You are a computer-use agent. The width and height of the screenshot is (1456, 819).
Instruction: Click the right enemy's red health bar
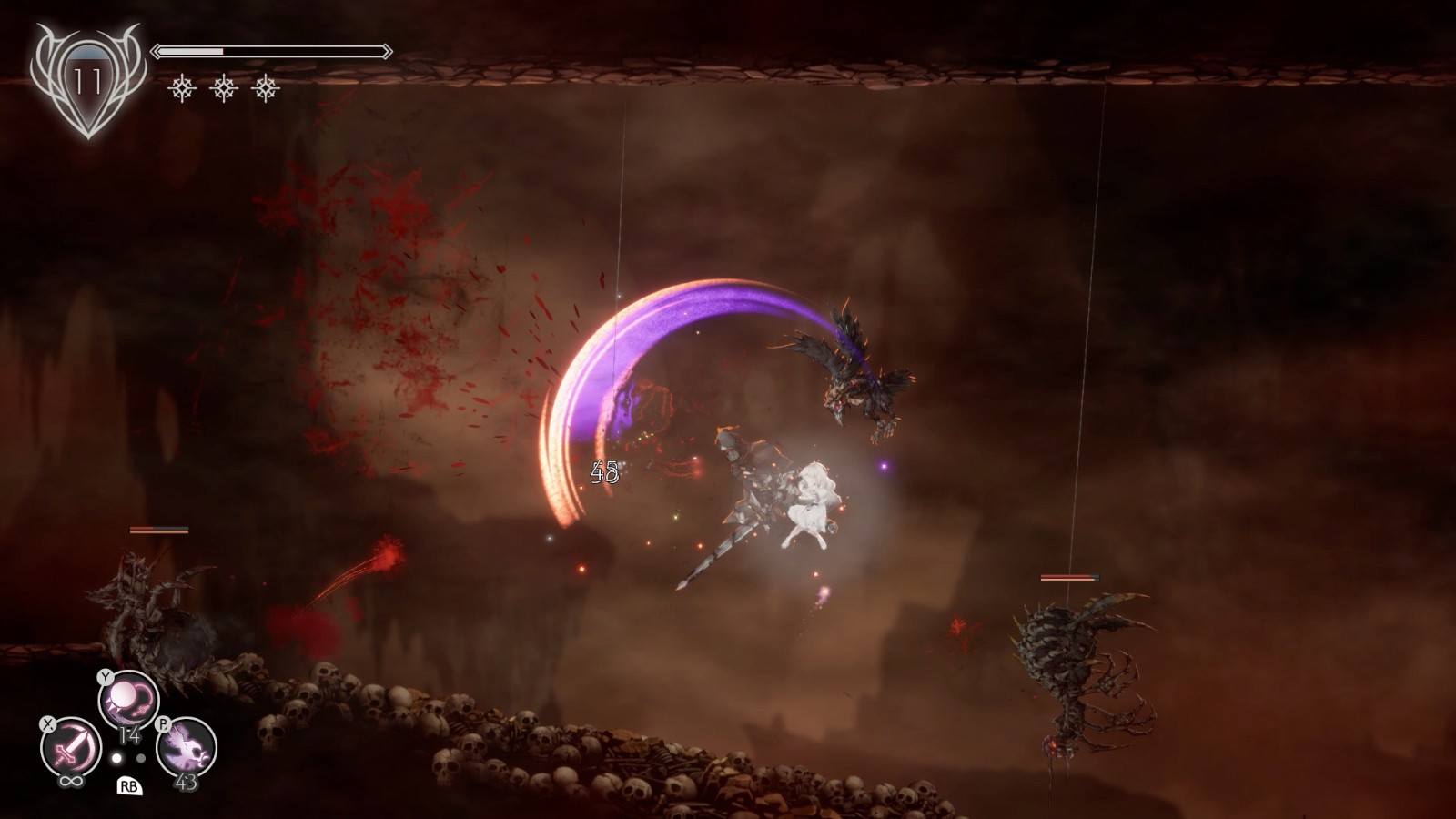pyautogui.click(x=1069, y=575)
